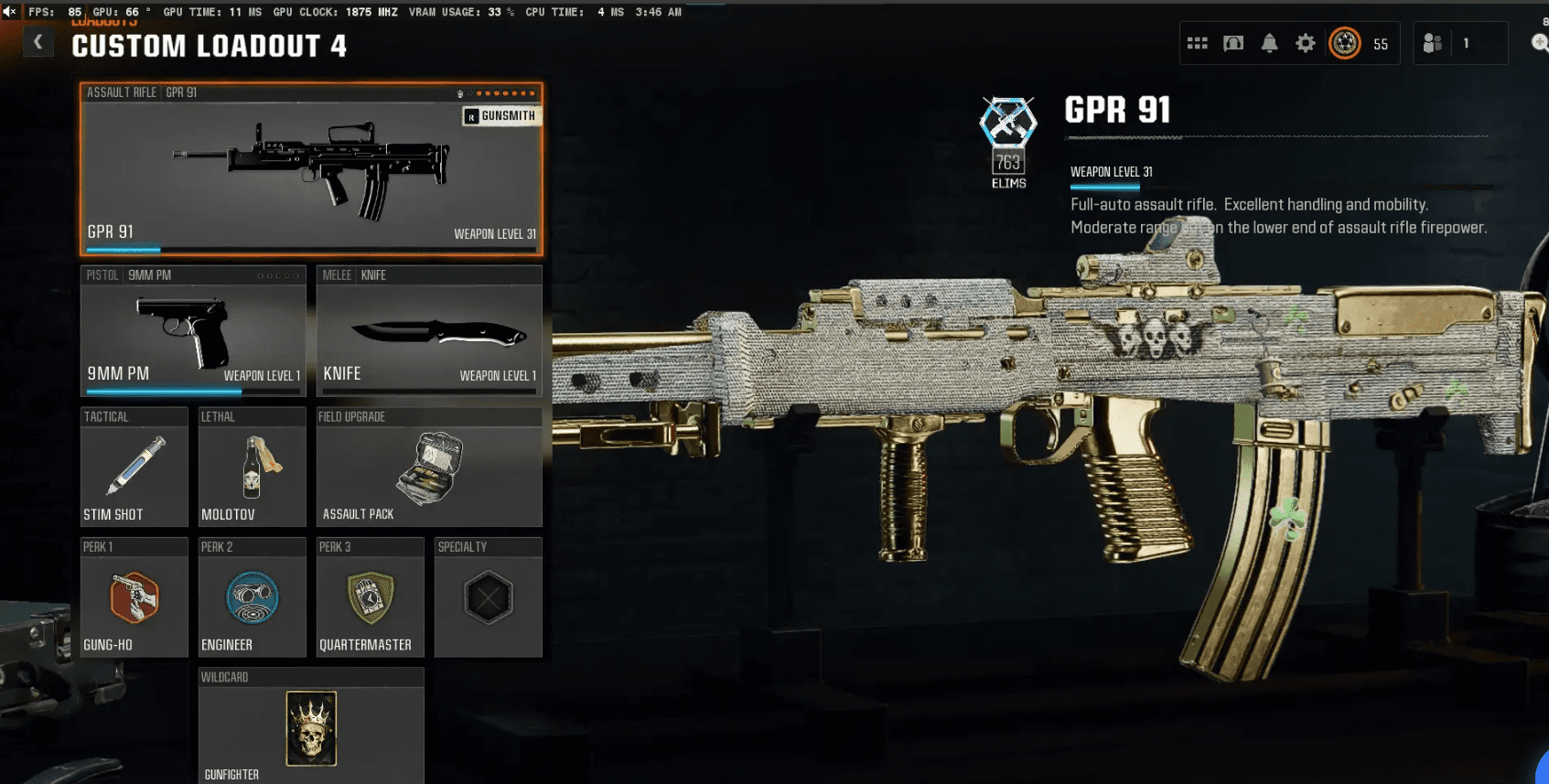This screenshot has height=784, width=1549.
Task: Open the Gunfighter wildcard slot
Action: click(310, 727)
